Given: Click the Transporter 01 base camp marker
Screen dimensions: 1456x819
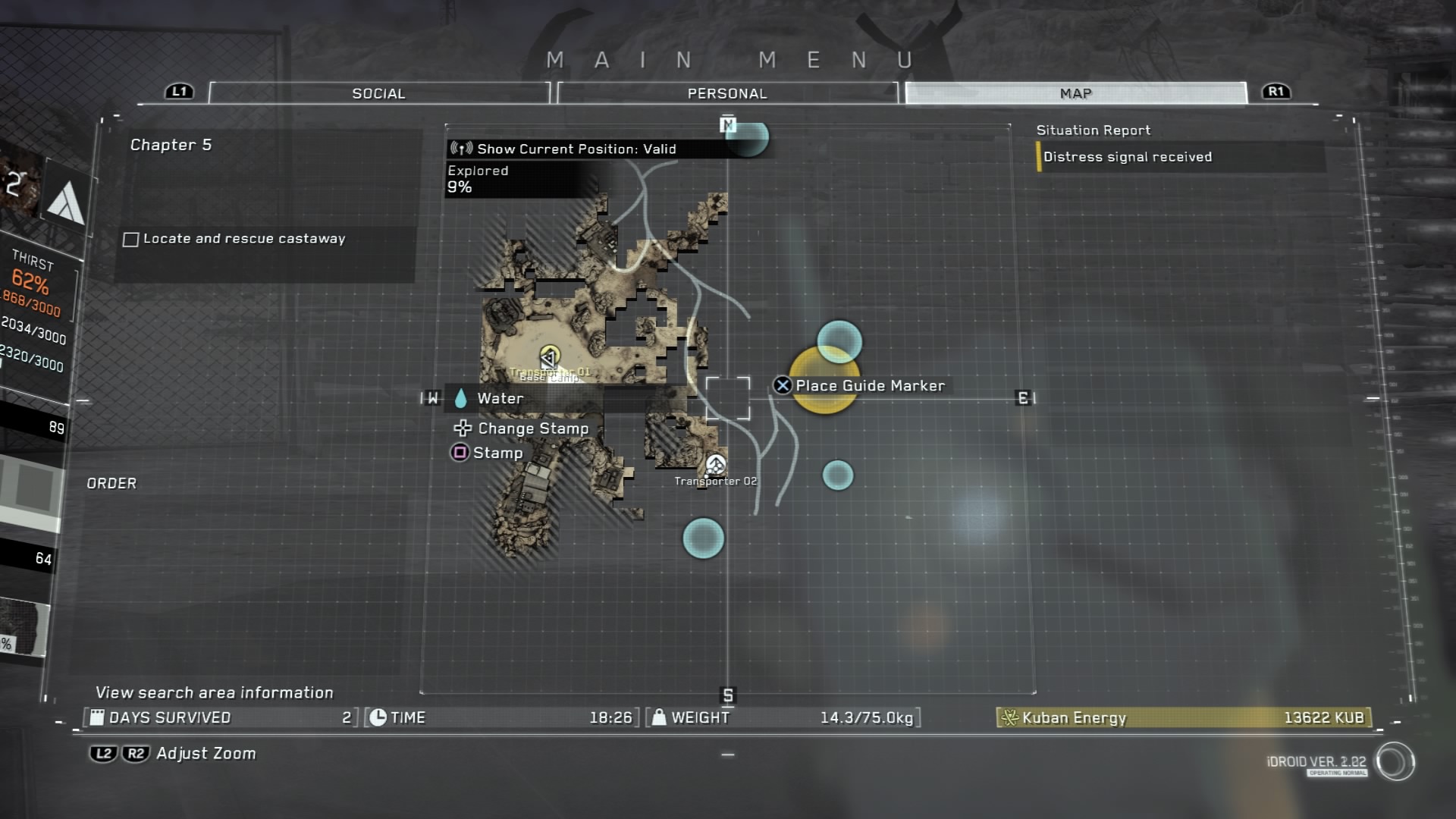Looking at the screenshot, I should 549,357.
